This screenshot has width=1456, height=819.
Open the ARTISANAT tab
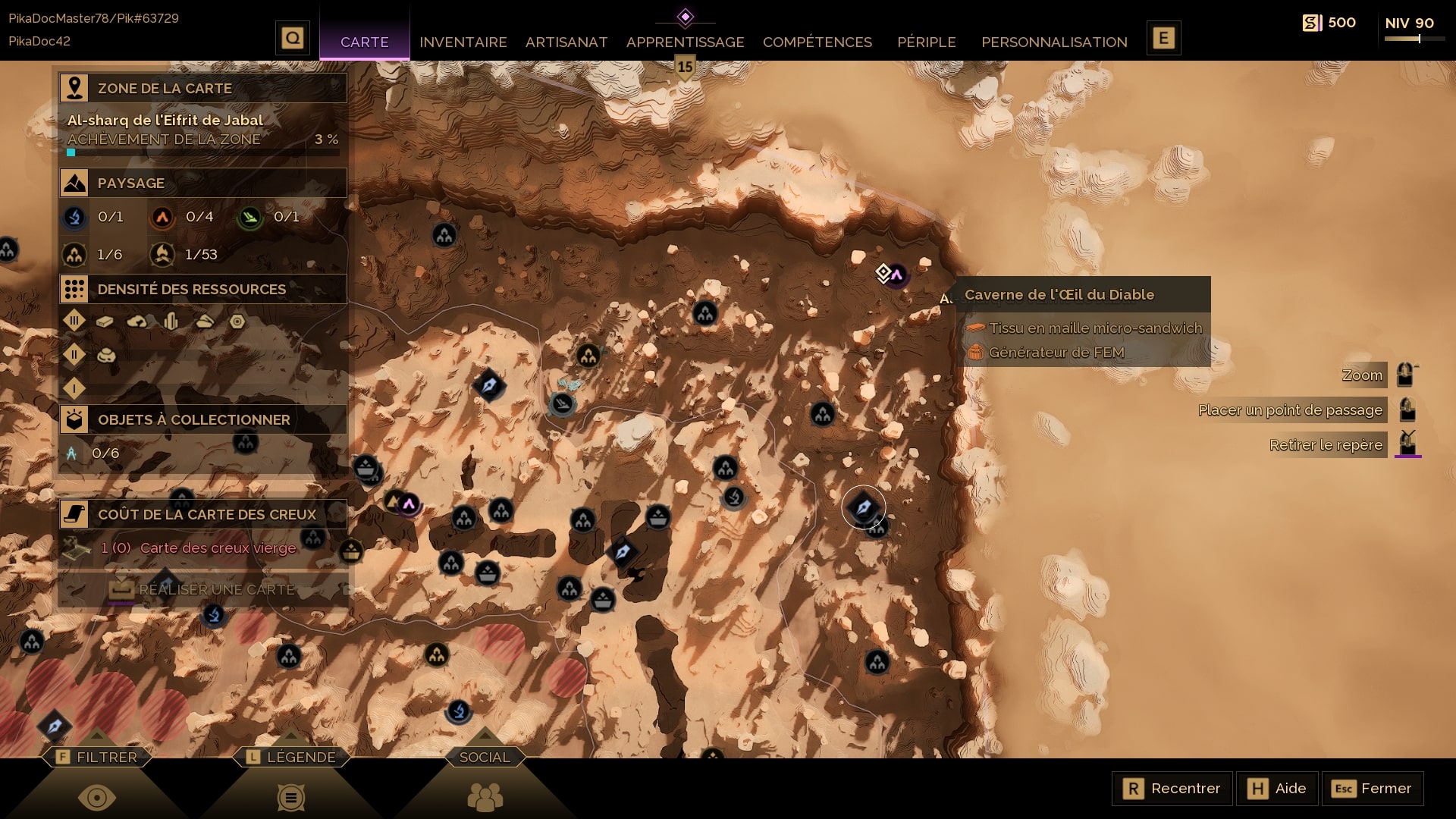coord(566,42)
